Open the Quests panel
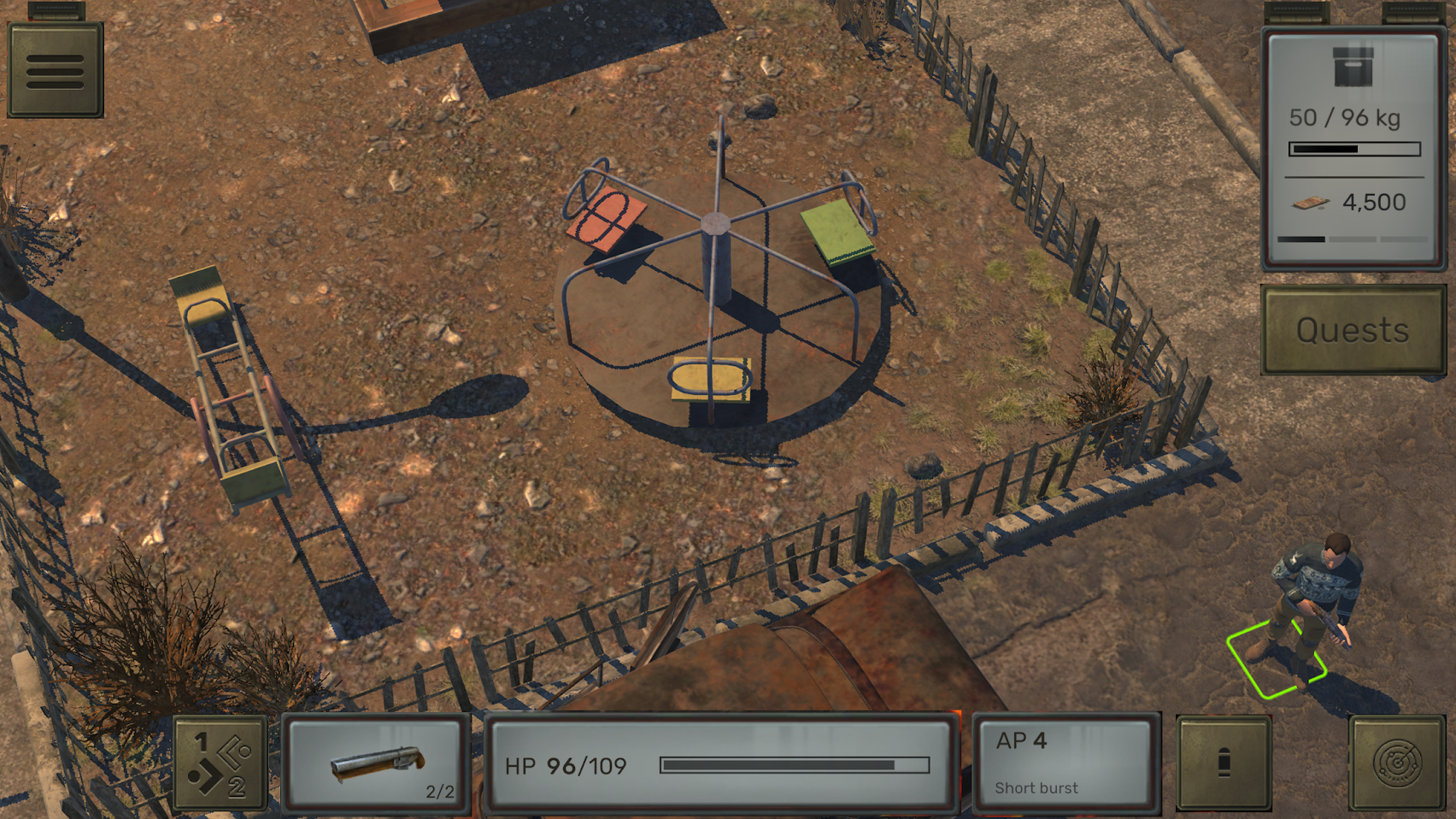Viewport: 1456px width, 819px height. coord(1351,330)
